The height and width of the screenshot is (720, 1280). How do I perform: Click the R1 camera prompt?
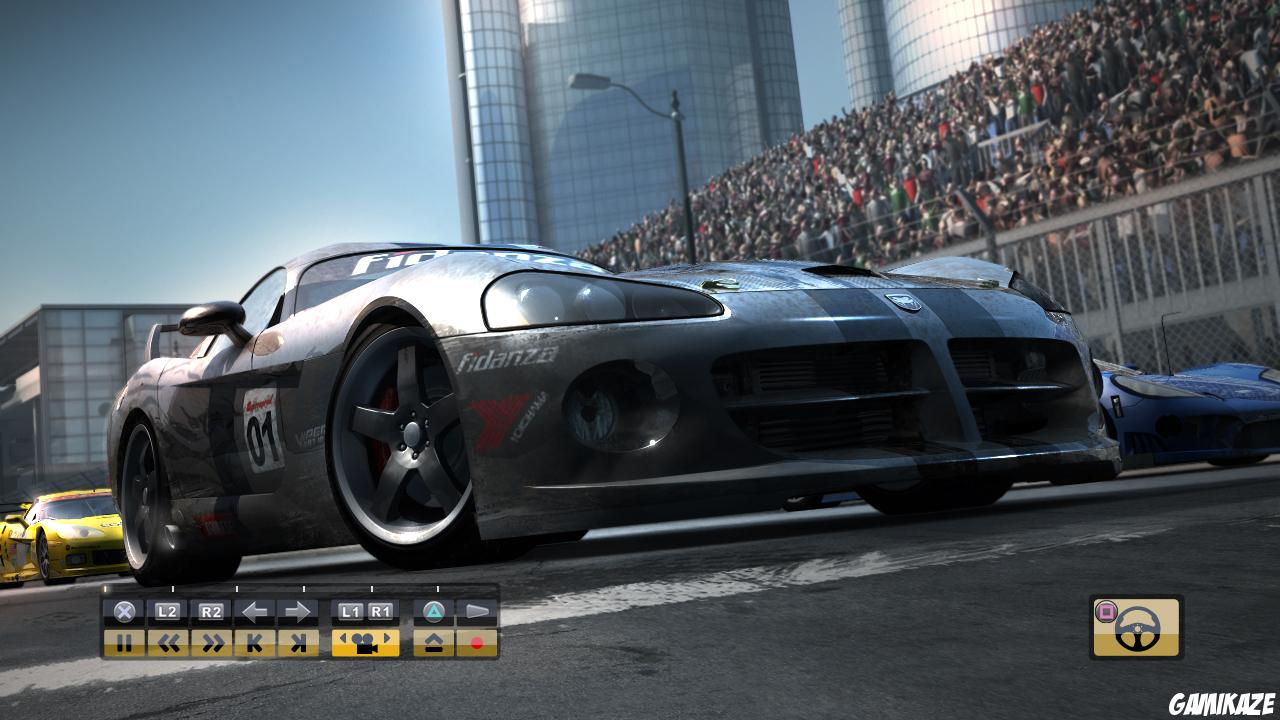(x=380, y=611)
